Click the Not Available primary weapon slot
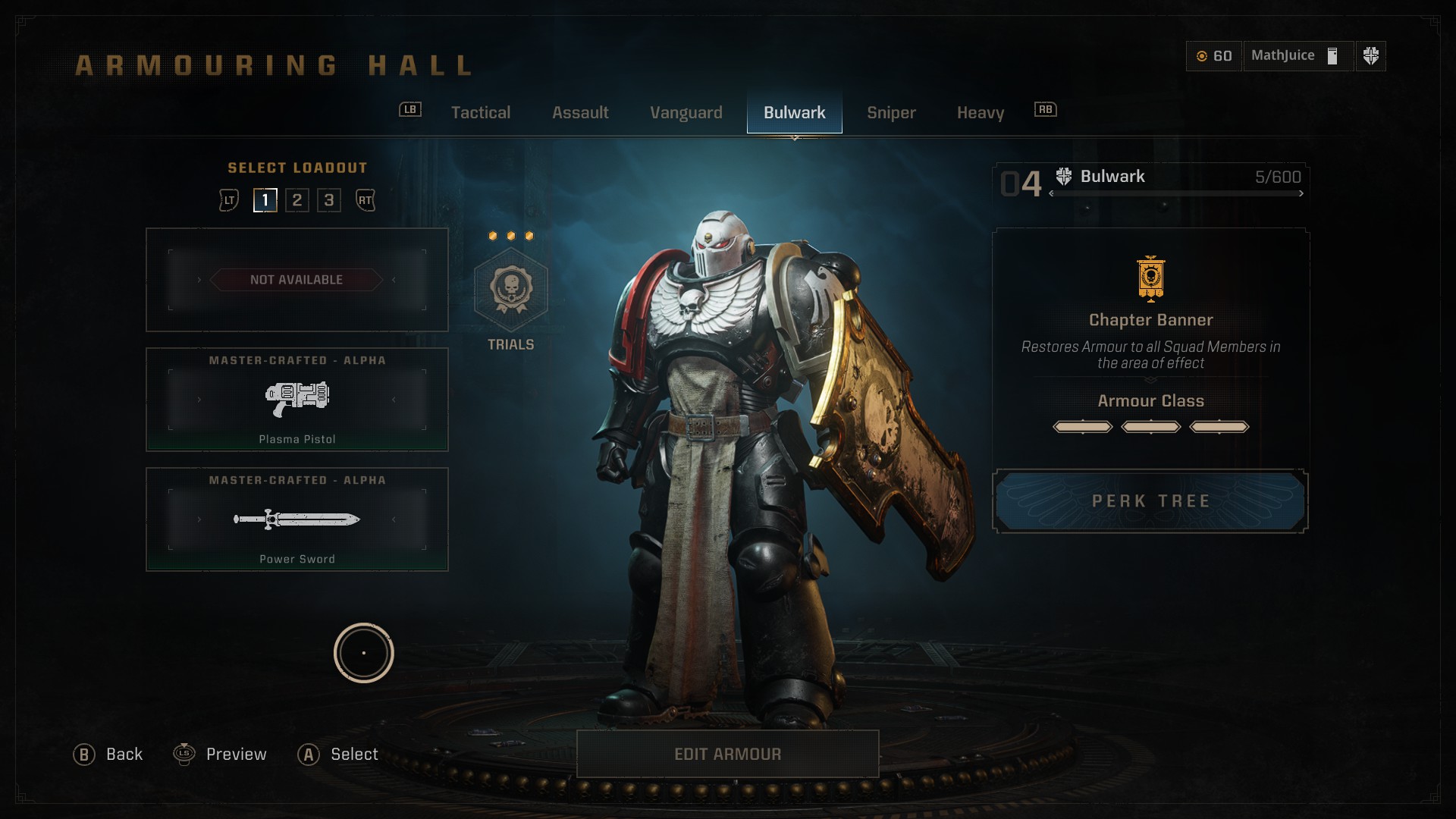The height and width of the screenshot is (819, 1456). coord(297,280)
